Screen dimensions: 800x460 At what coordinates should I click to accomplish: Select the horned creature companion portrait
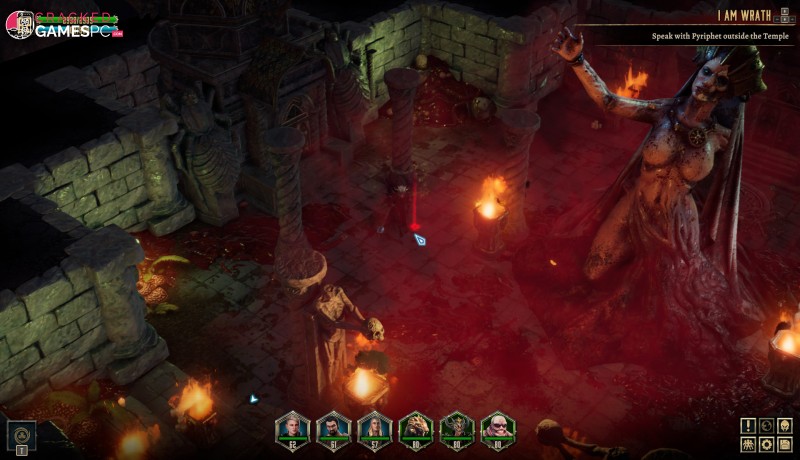(456, 427)
